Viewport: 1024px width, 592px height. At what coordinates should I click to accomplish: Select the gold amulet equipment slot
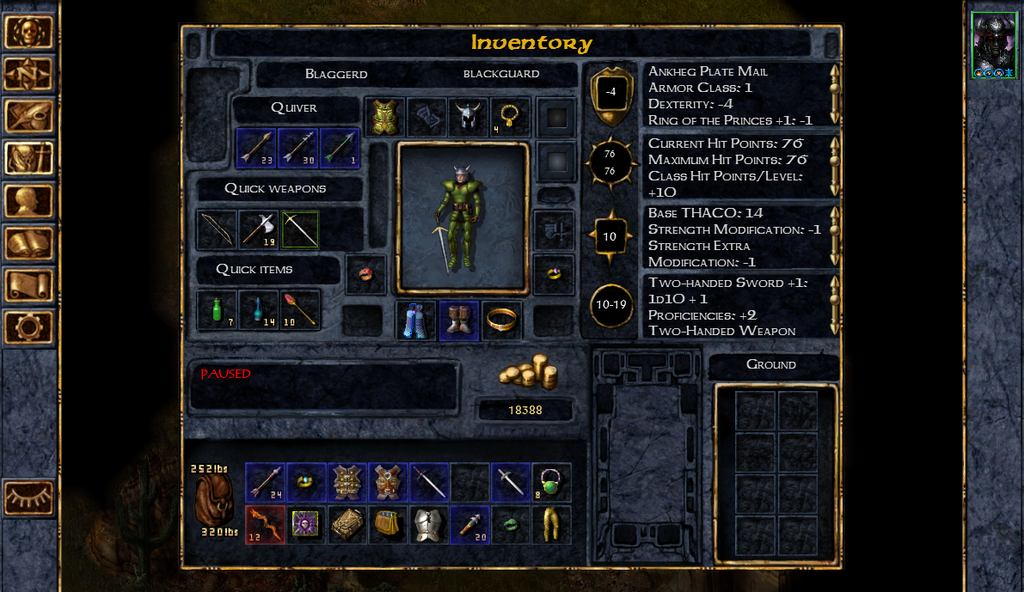510,117
